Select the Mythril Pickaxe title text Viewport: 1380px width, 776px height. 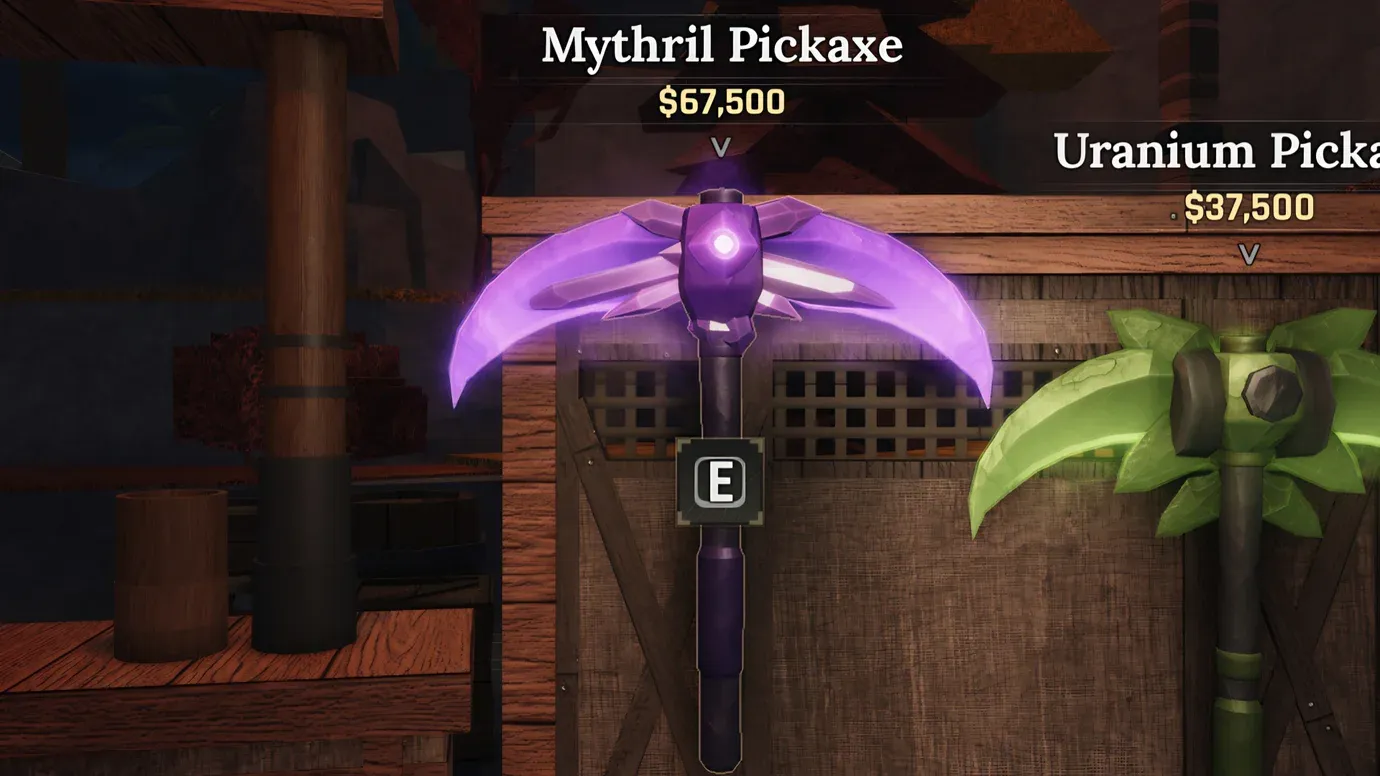[720, 43]
